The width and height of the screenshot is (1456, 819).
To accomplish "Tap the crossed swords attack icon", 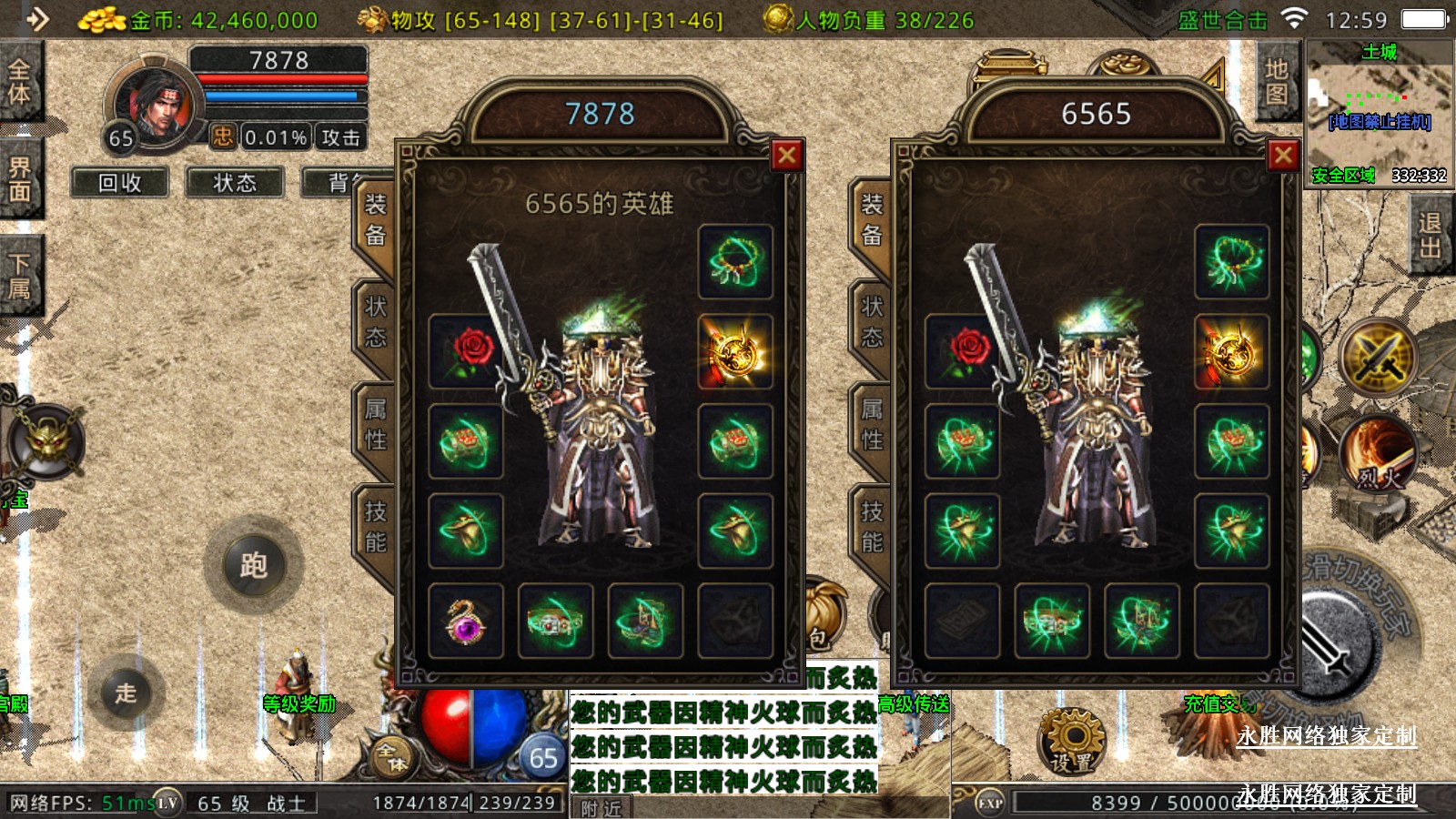I will pyautogui.click(x=1380, y=356).
